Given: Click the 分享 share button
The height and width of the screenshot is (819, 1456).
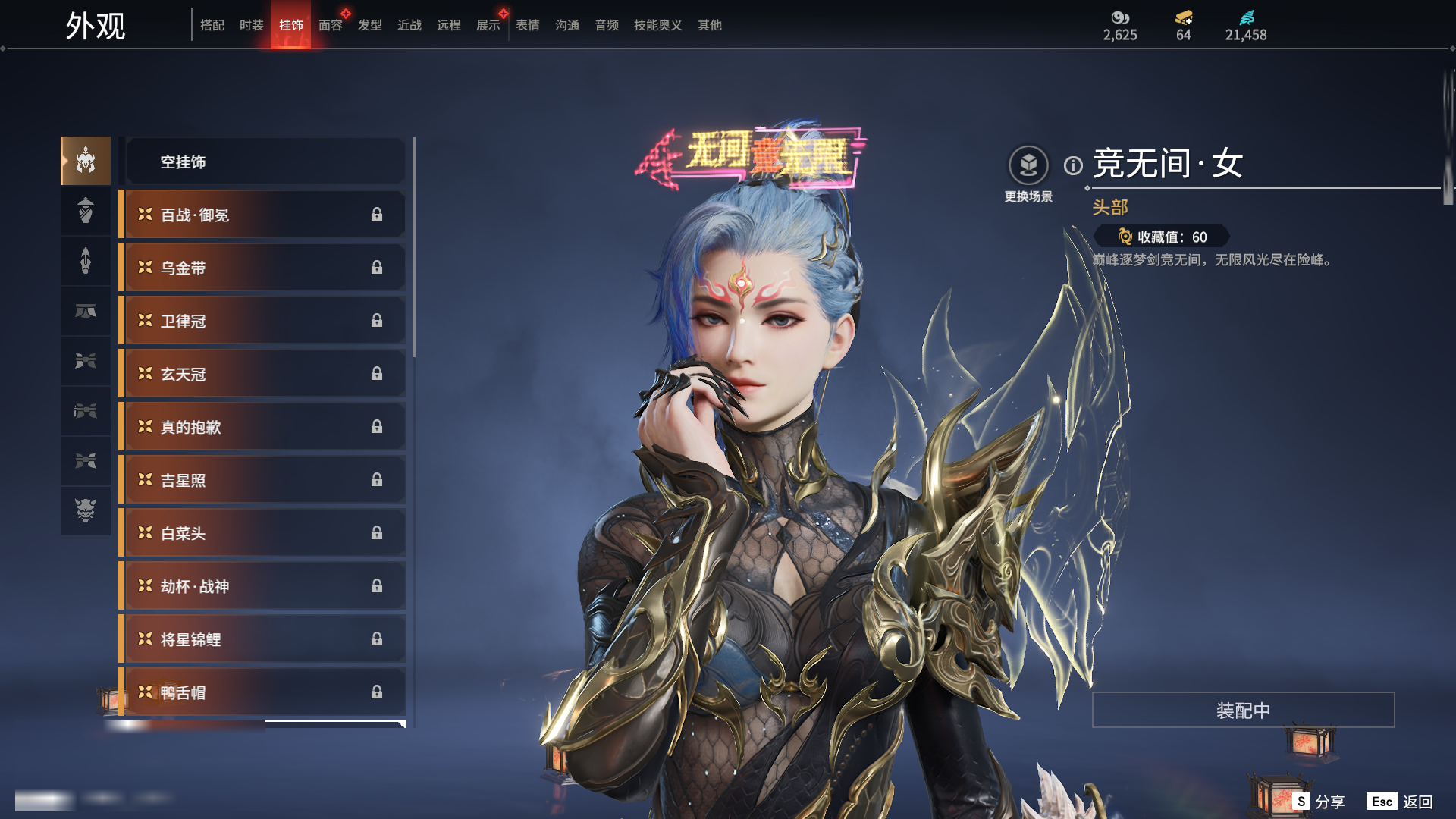Looking at the screenshot, I should coord(1319,802).
